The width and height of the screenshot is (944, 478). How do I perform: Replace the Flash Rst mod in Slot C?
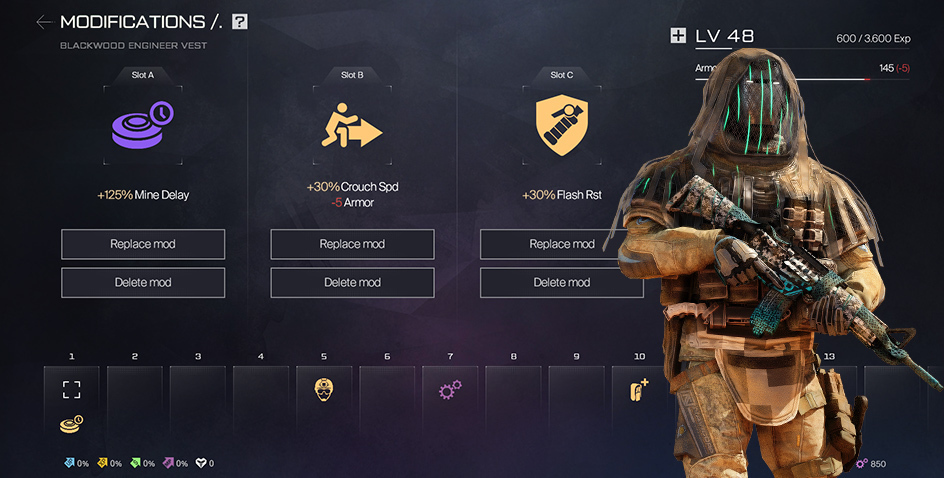click(x=561, y=244)
